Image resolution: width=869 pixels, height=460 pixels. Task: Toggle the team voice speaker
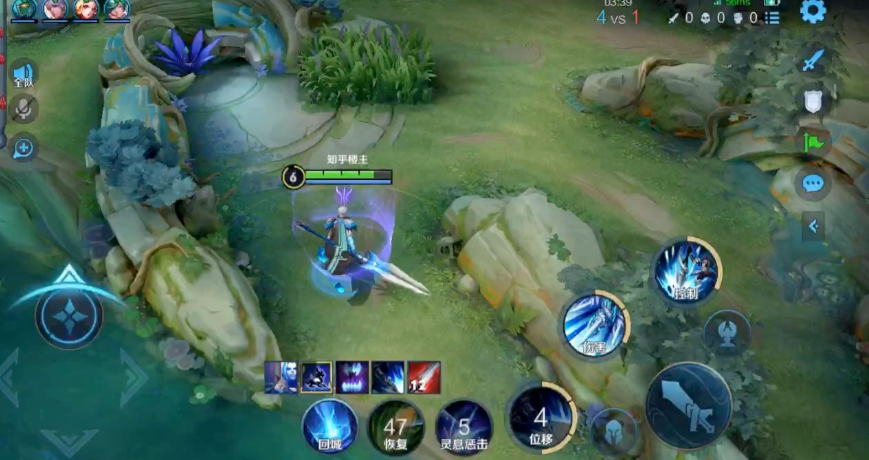click(x=23, y=73)
